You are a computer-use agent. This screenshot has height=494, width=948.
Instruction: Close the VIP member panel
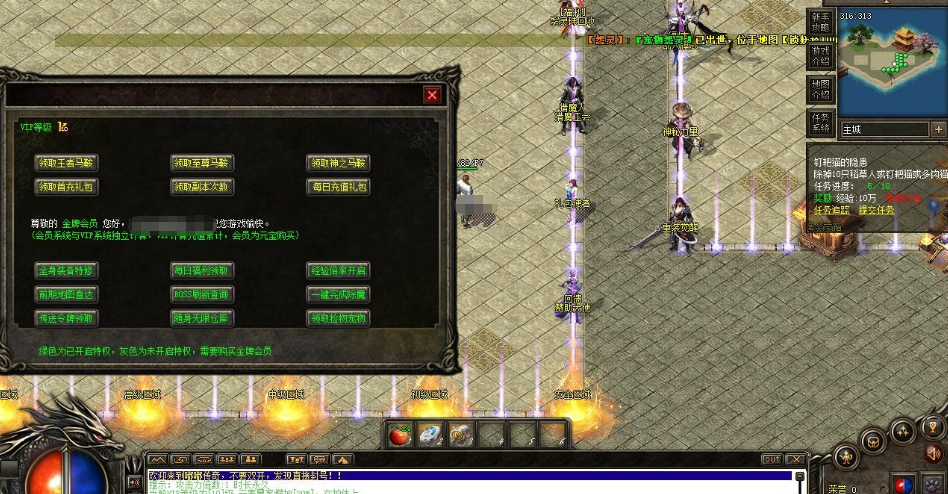(432, 95)
